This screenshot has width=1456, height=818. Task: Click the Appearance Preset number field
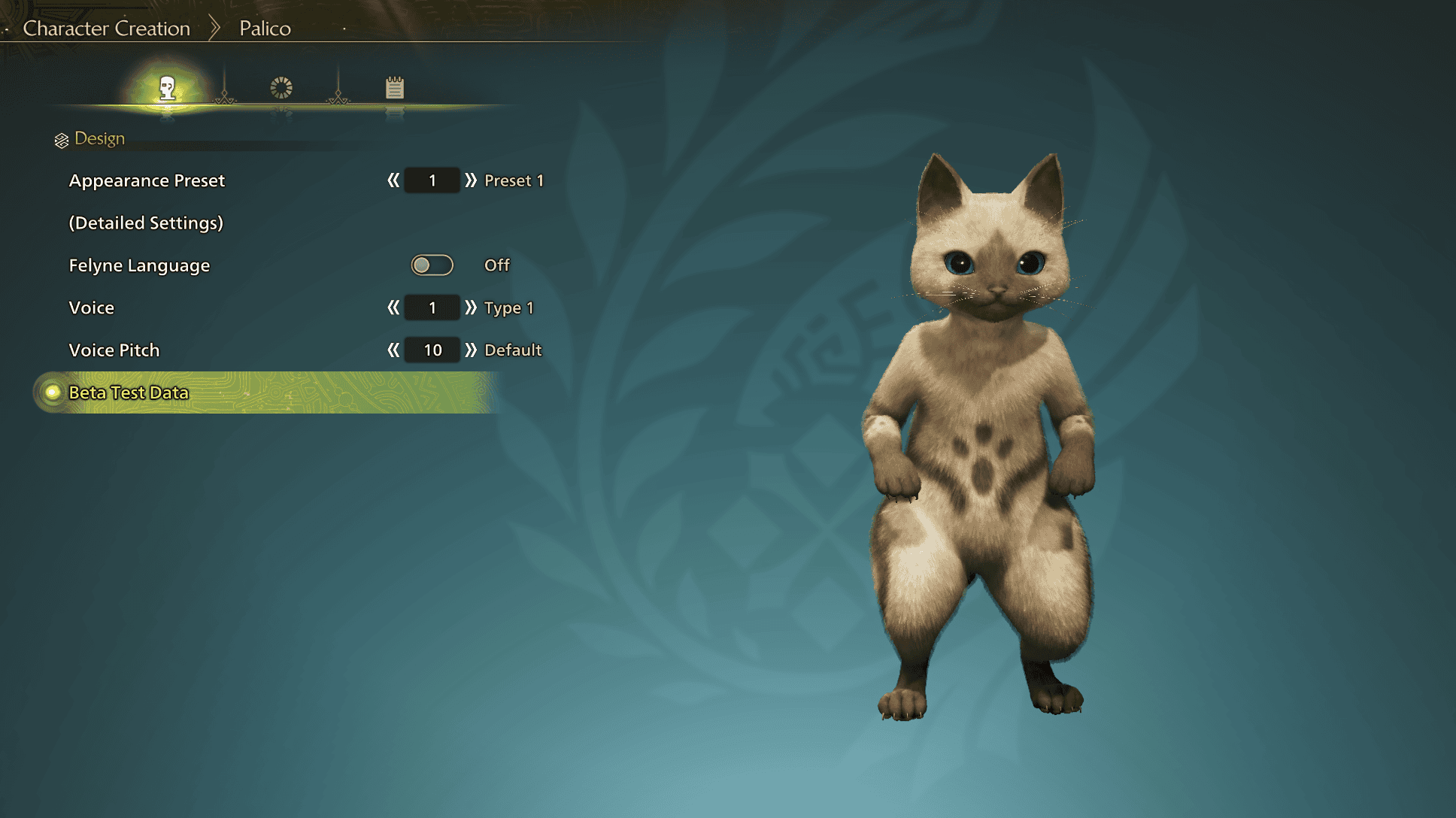pos(432,180)
